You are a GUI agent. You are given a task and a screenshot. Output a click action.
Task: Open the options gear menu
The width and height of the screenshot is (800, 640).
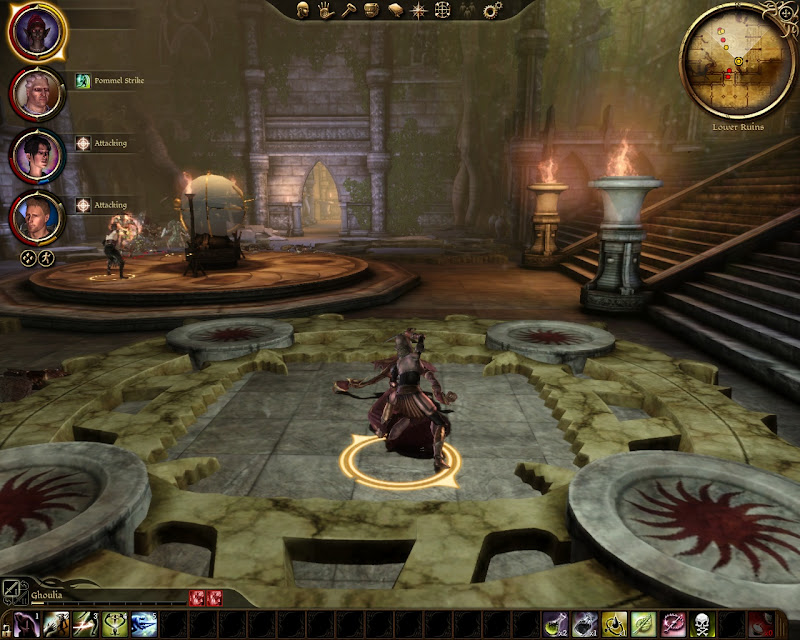(x=492, y=10)
